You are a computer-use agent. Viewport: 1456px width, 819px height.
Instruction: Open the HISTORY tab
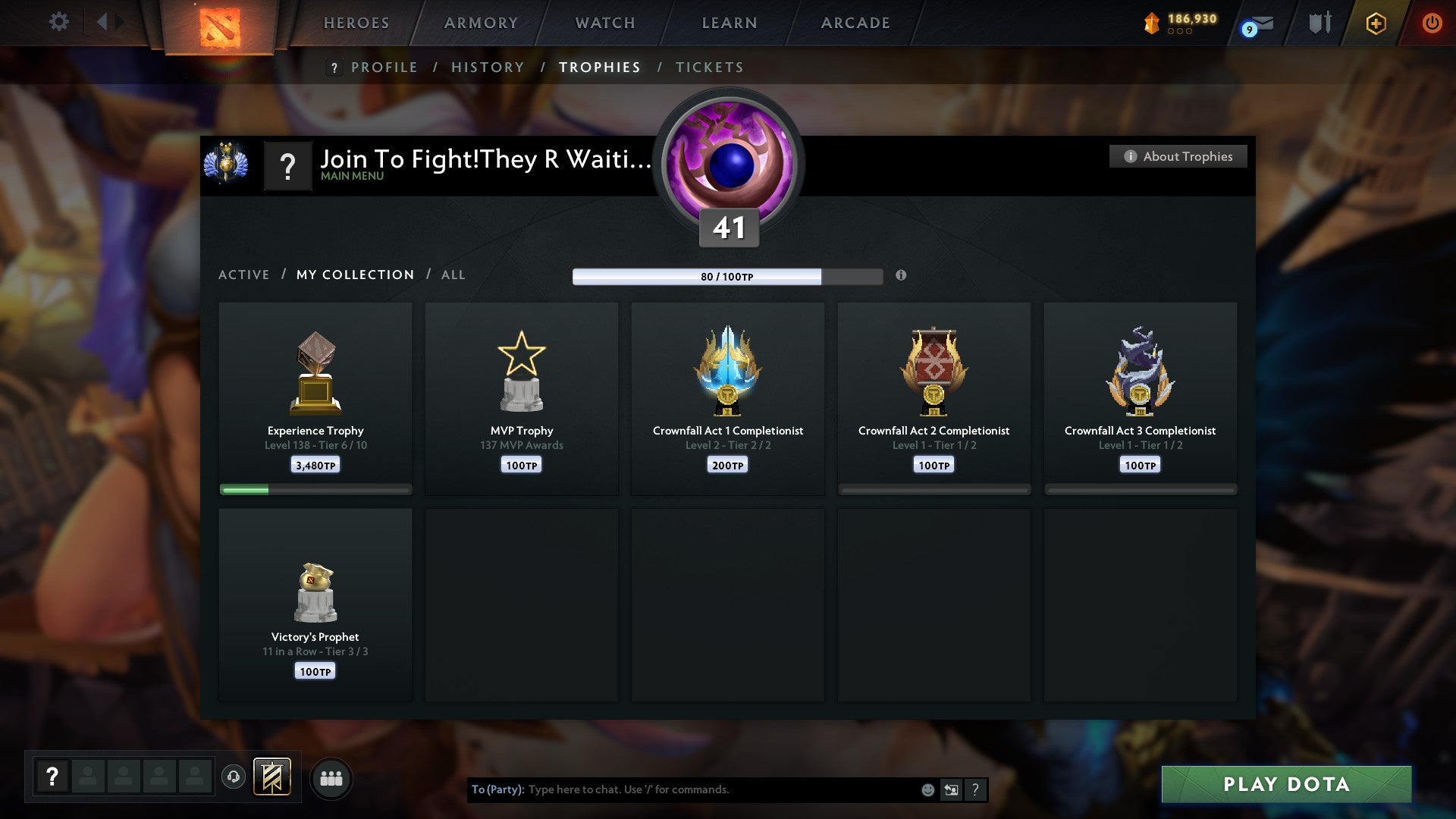487,67
